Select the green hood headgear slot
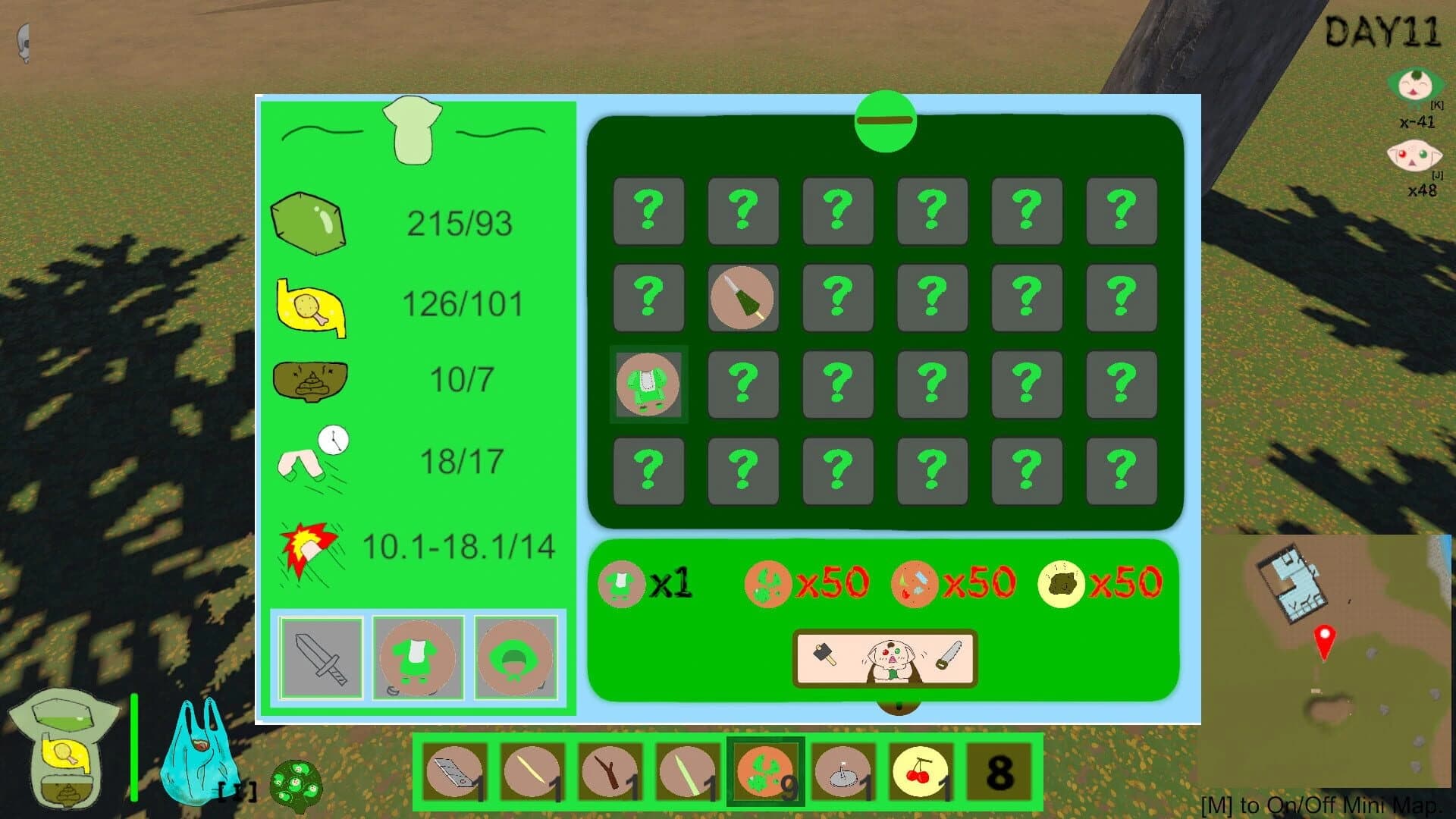Screen dimensions: 1456x819 (517, 657)
